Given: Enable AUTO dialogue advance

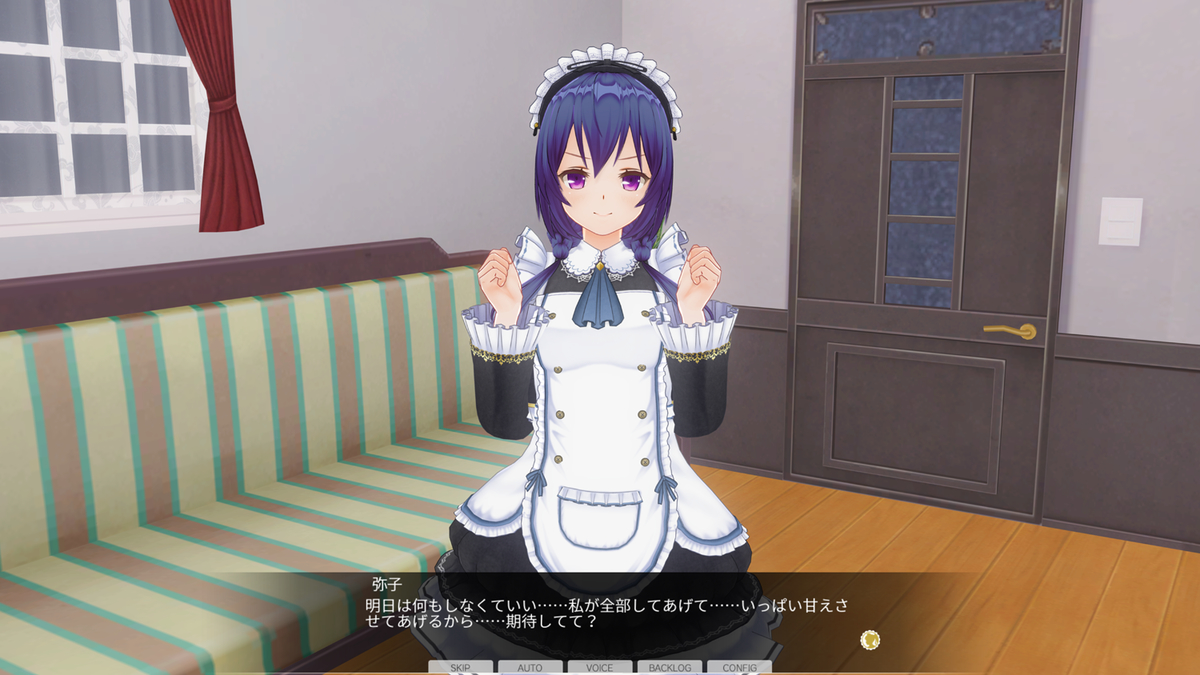Looking at the screenshot, I should point(530,667).
